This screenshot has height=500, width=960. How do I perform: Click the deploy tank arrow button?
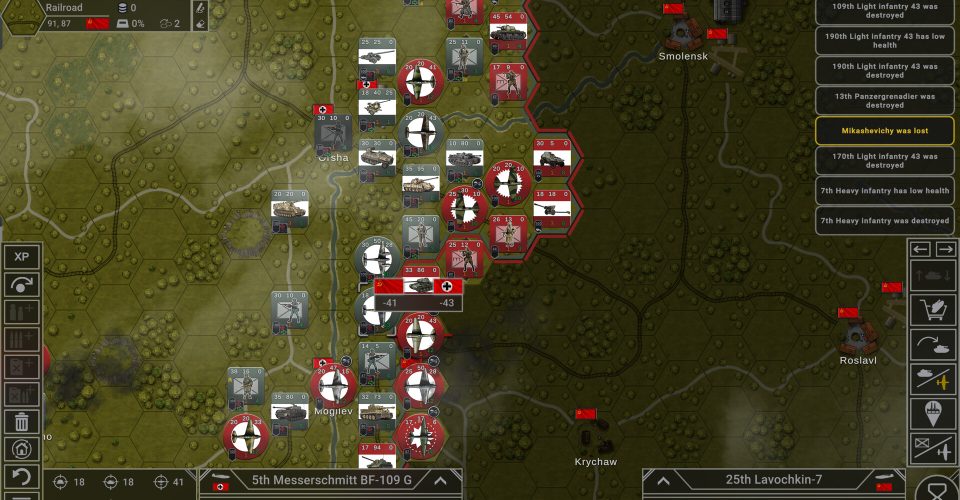pos(932,345)
